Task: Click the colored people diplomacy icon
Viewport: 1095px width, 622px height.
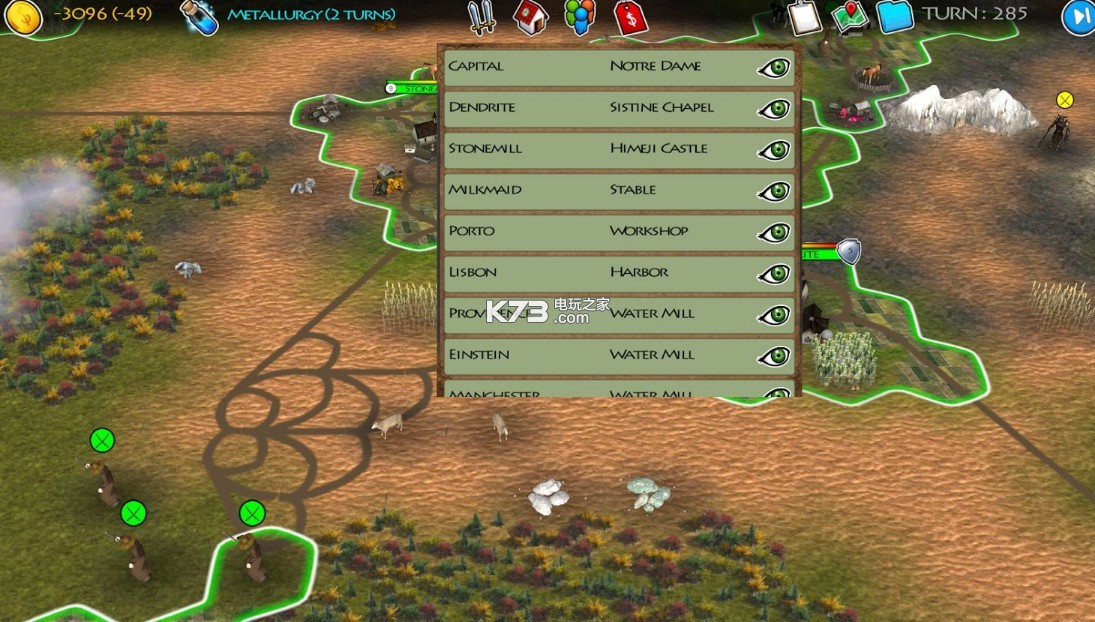Action: (579, 17)
